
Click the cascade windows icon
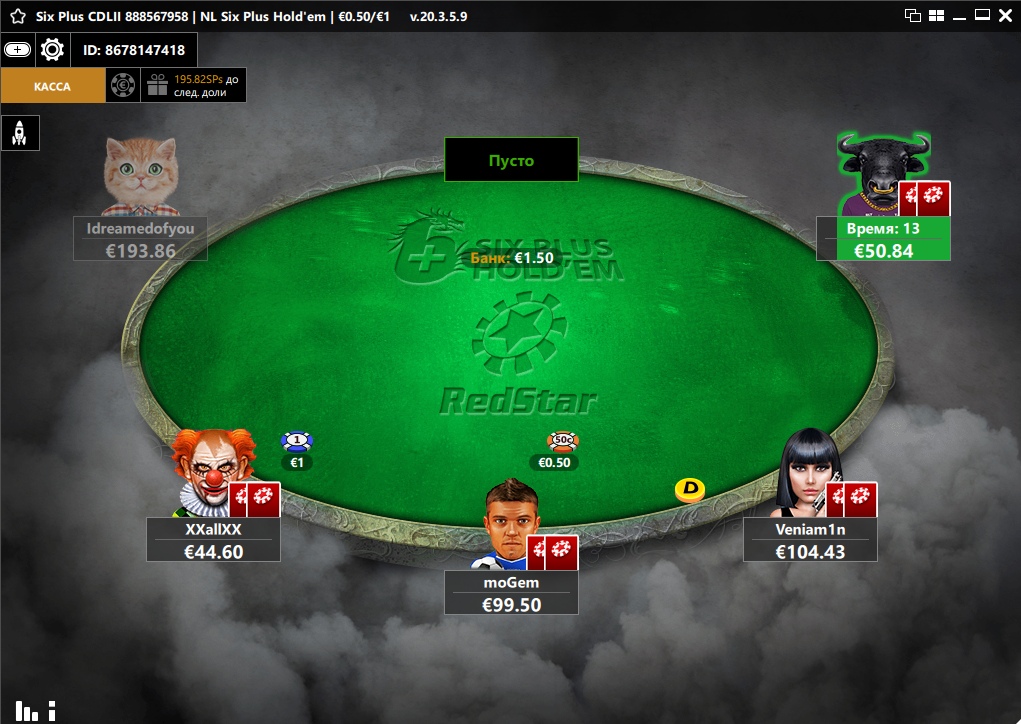(x=912, y=15)
